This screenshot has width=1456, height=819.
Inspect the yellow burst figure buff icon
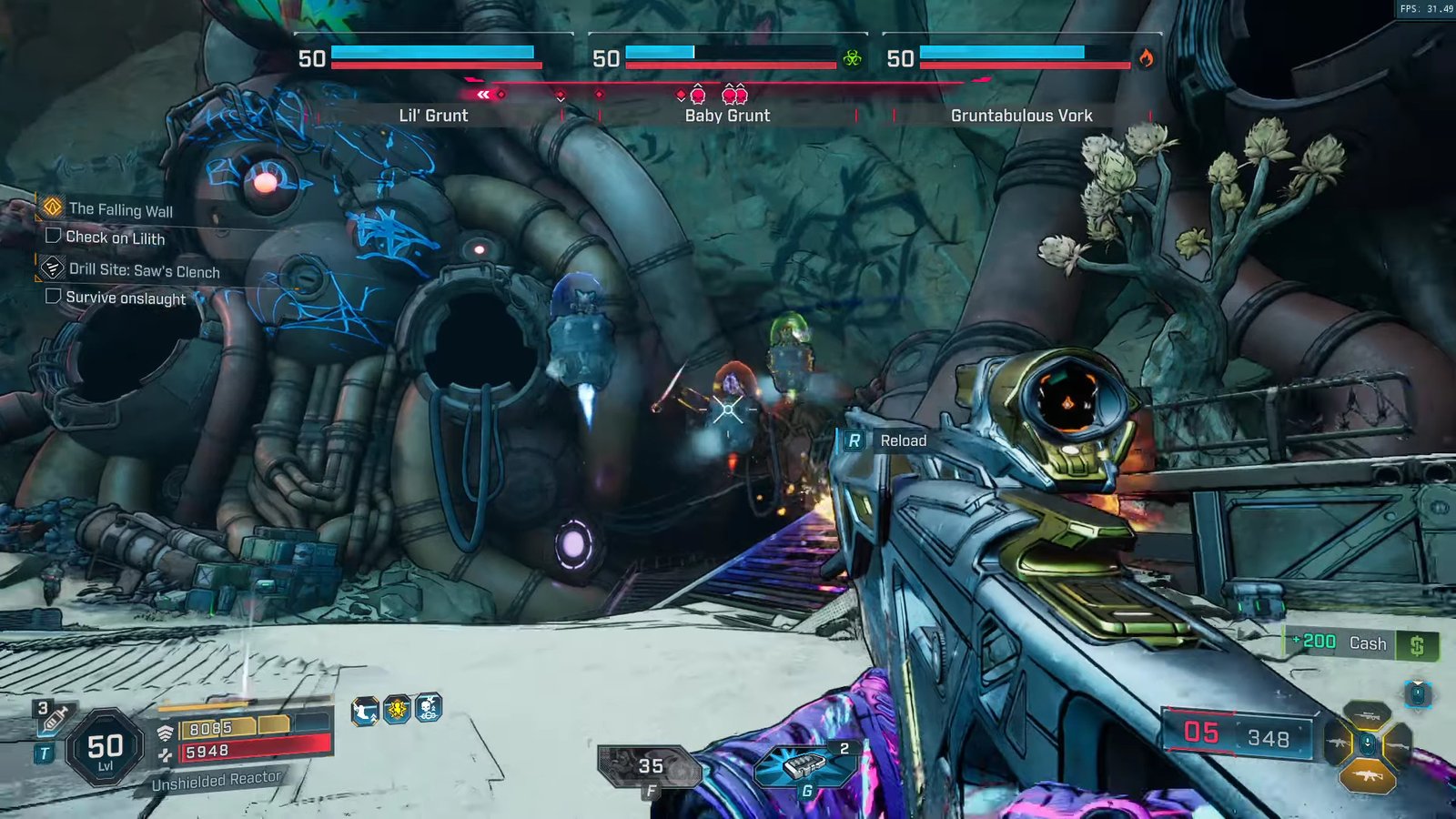coord(397,709)
